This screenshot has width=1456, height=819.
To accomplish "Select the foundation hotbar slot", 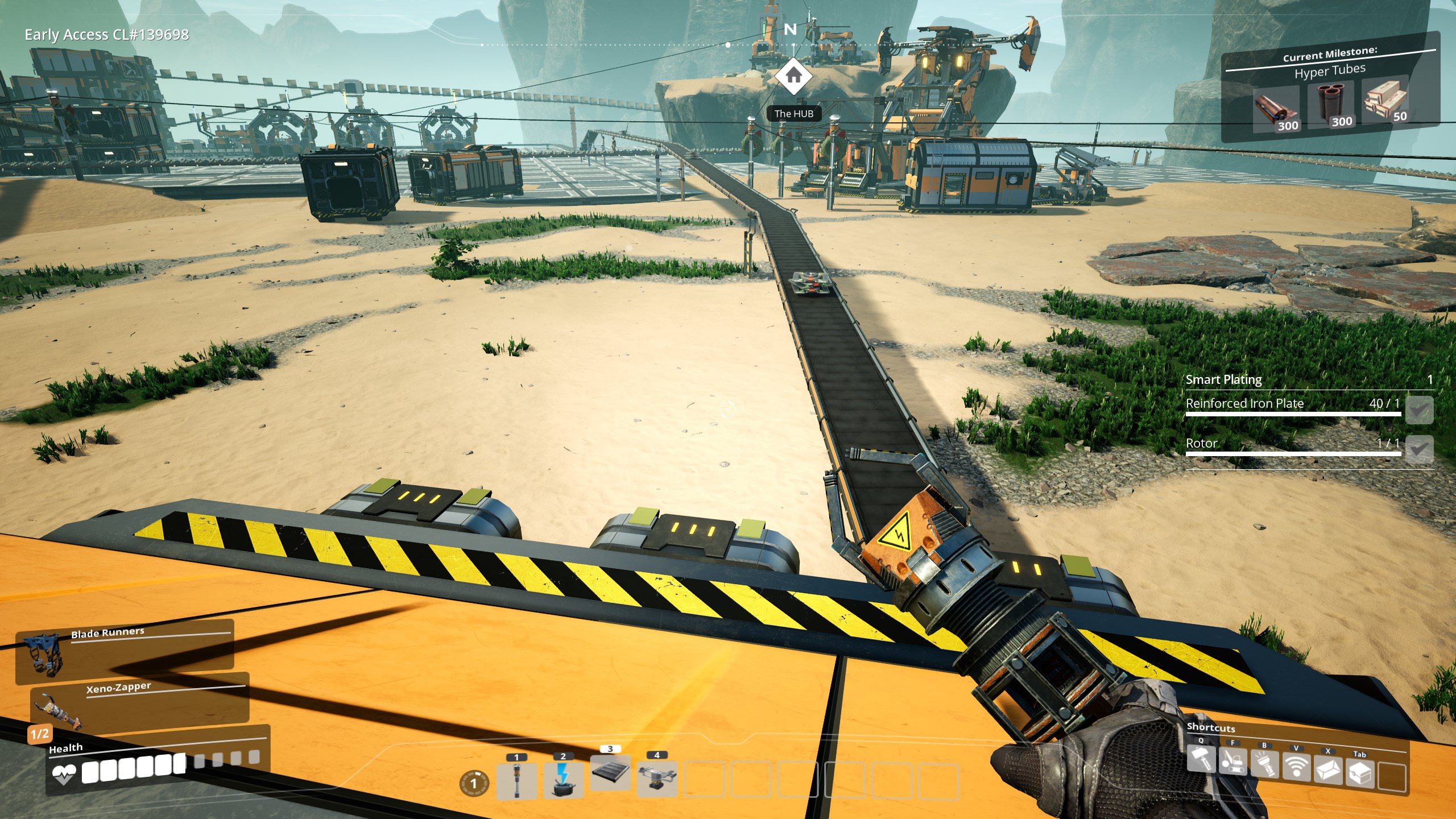I will point(610,773).
